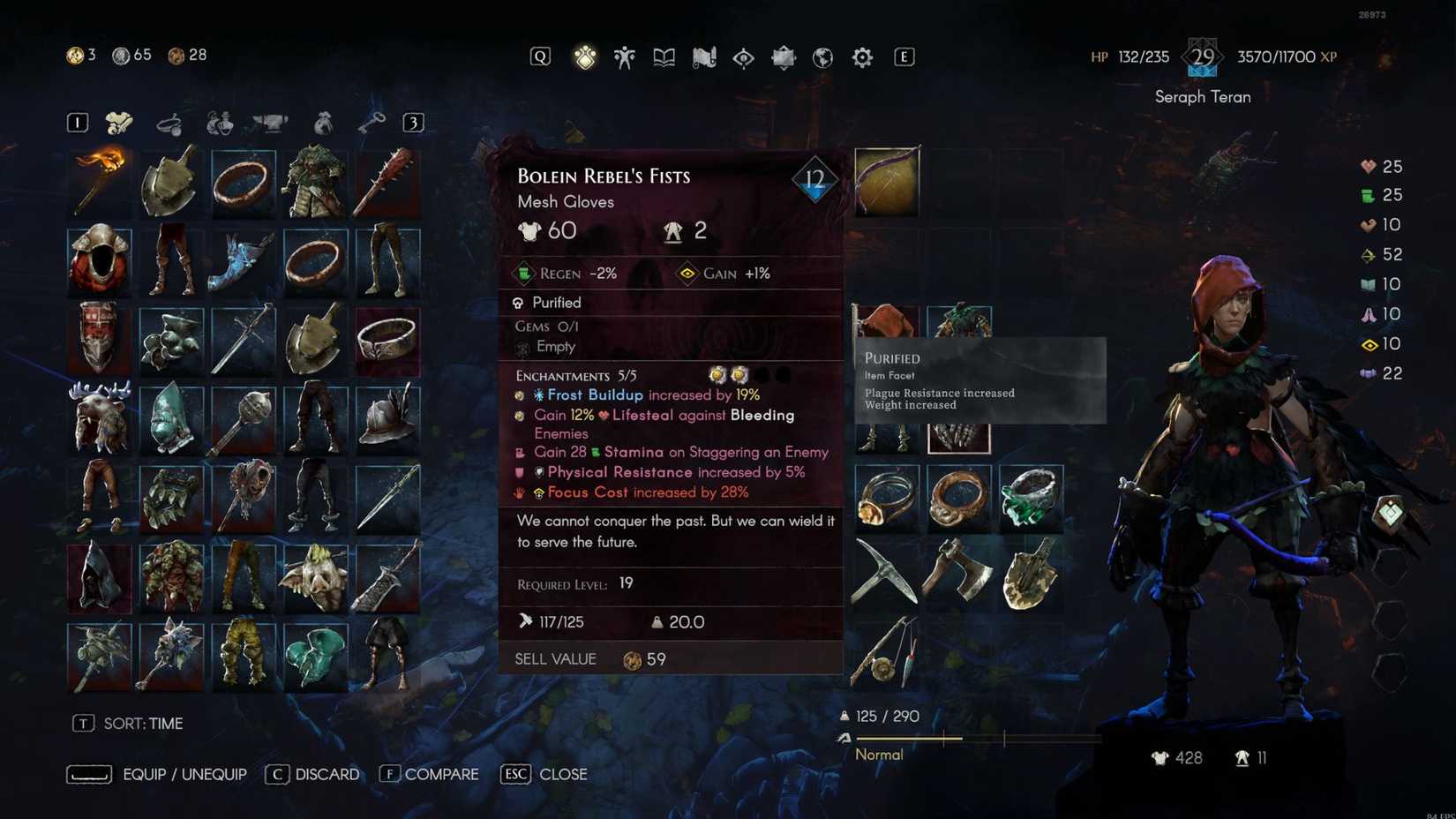Toggle the Q quick-slot shortcut
The image size is (1456, 819).
539,56
